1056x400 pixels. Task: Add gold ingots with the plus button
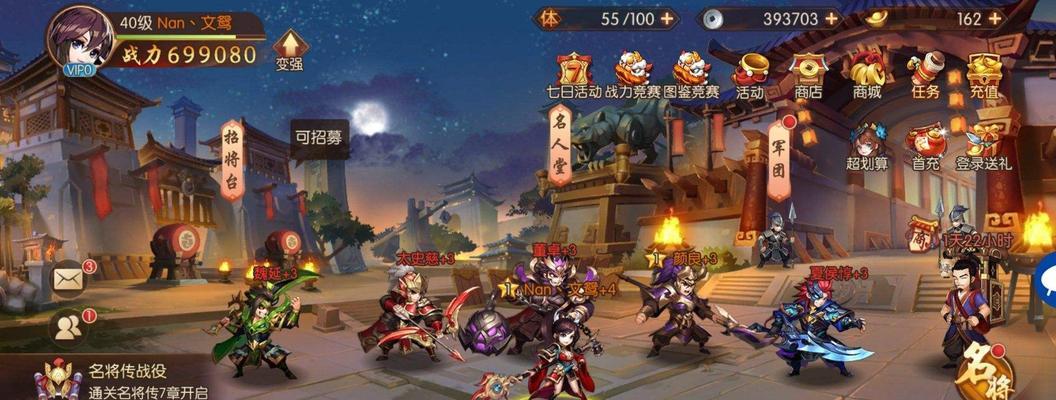(x=994, y=18)
